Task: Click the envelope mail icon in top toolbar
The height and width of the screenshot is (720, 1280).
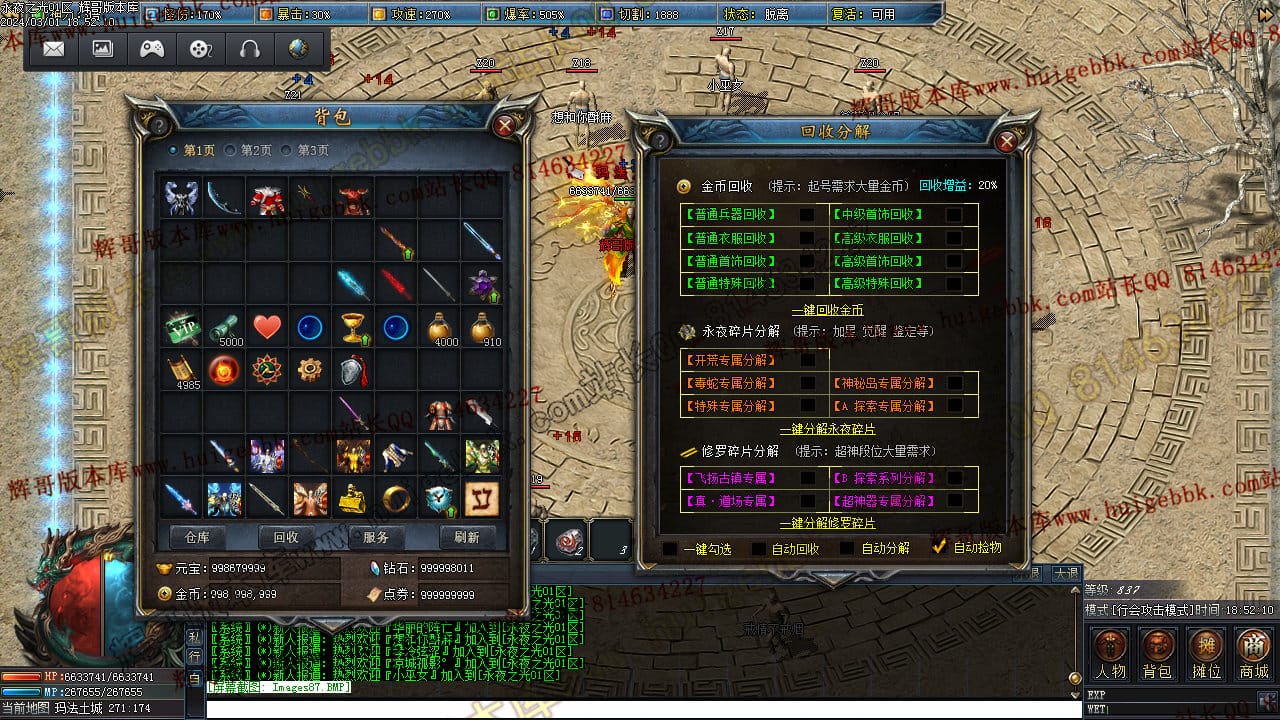Action: 53,48
